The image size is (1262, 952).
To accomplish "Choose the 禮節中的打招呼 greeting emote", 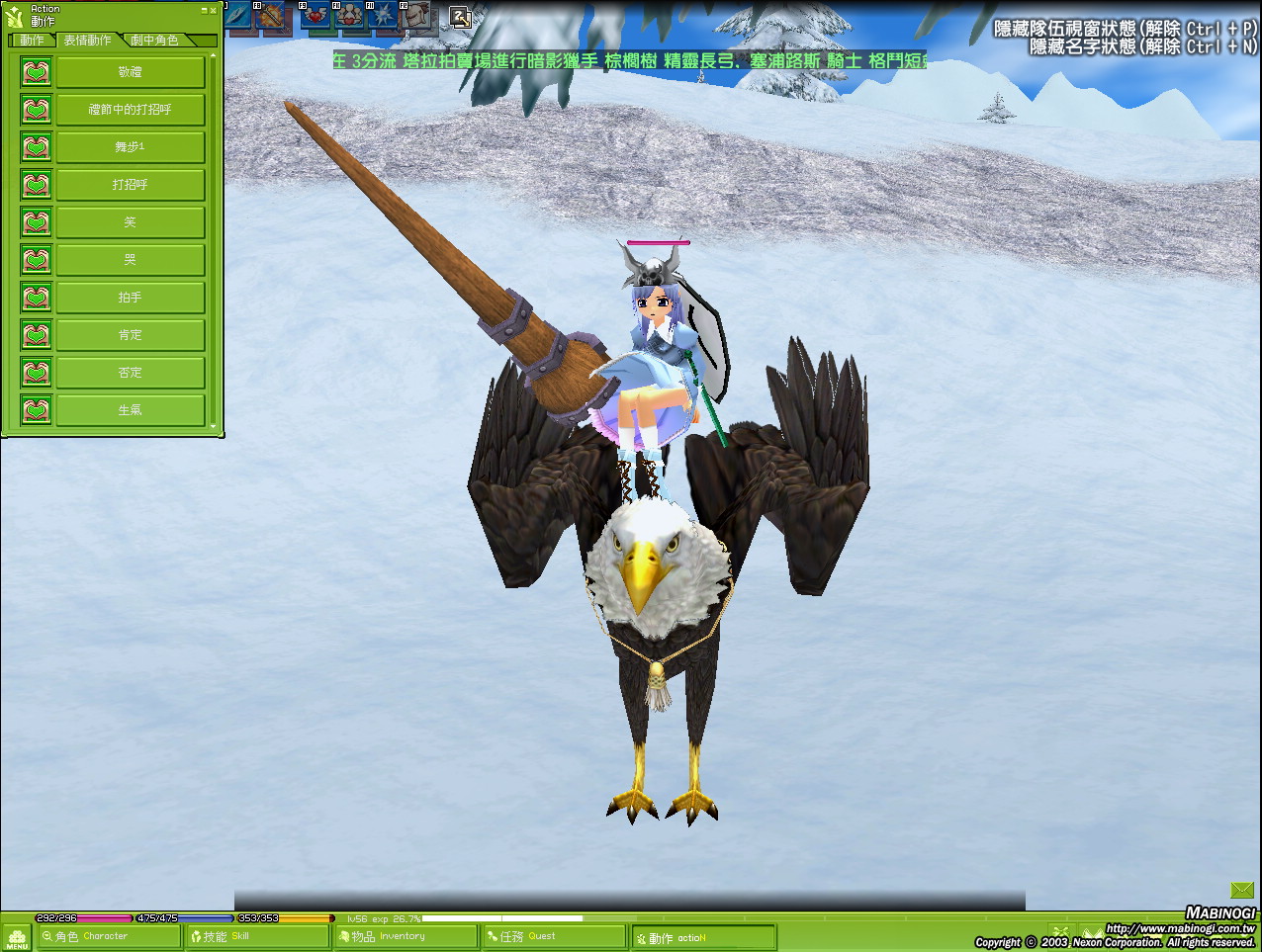I will (130, 110).
